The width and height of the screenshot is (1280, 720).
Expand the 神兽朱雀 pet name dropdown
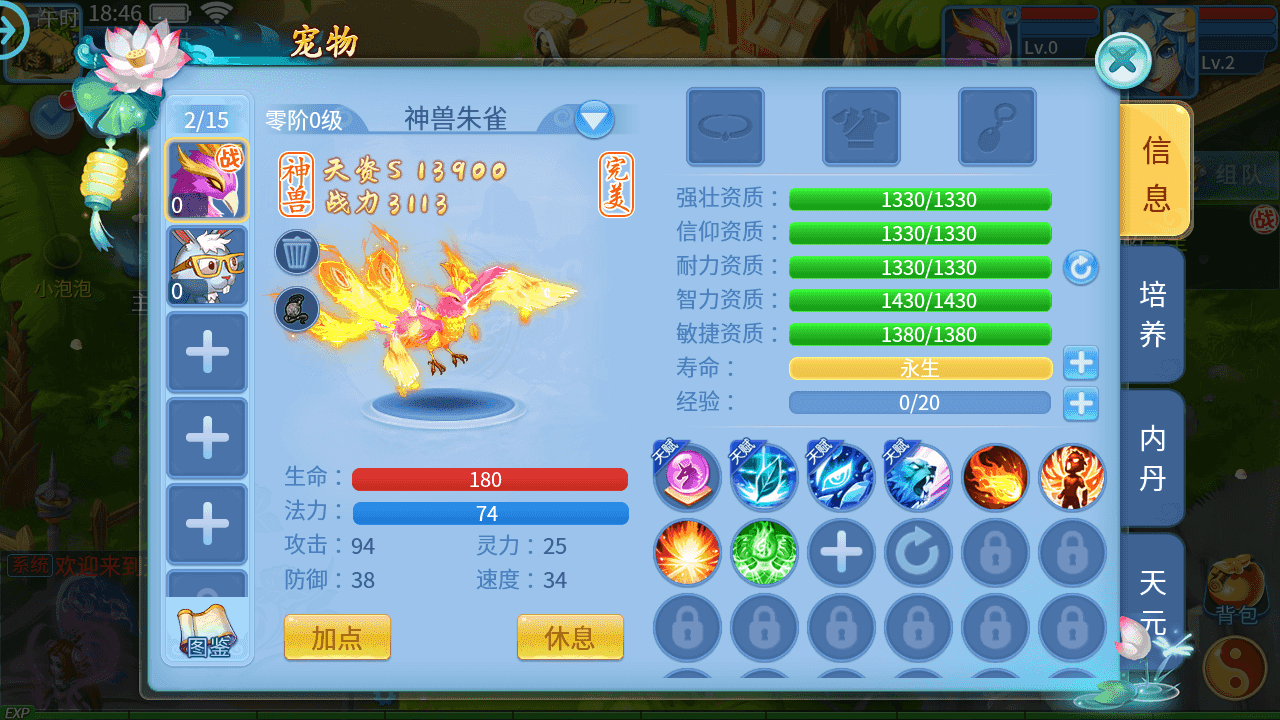(594, 117)
